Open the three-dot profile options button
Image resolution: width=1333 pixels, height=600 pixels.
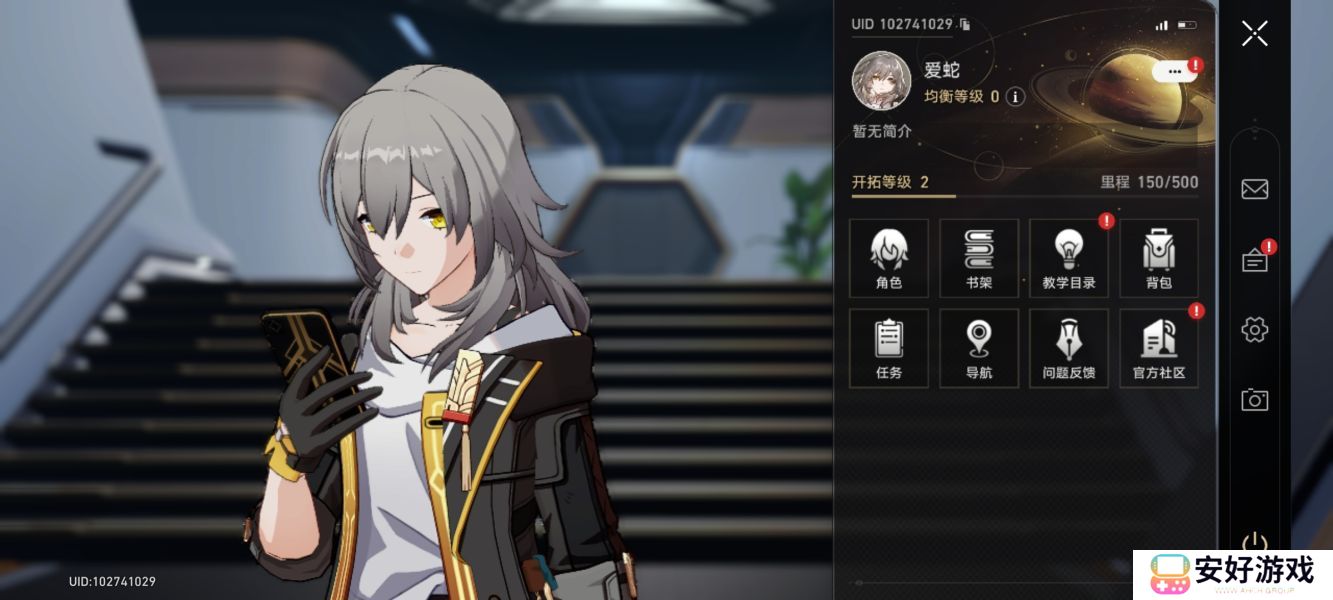pyautogui.click(x=1174, y=72)
